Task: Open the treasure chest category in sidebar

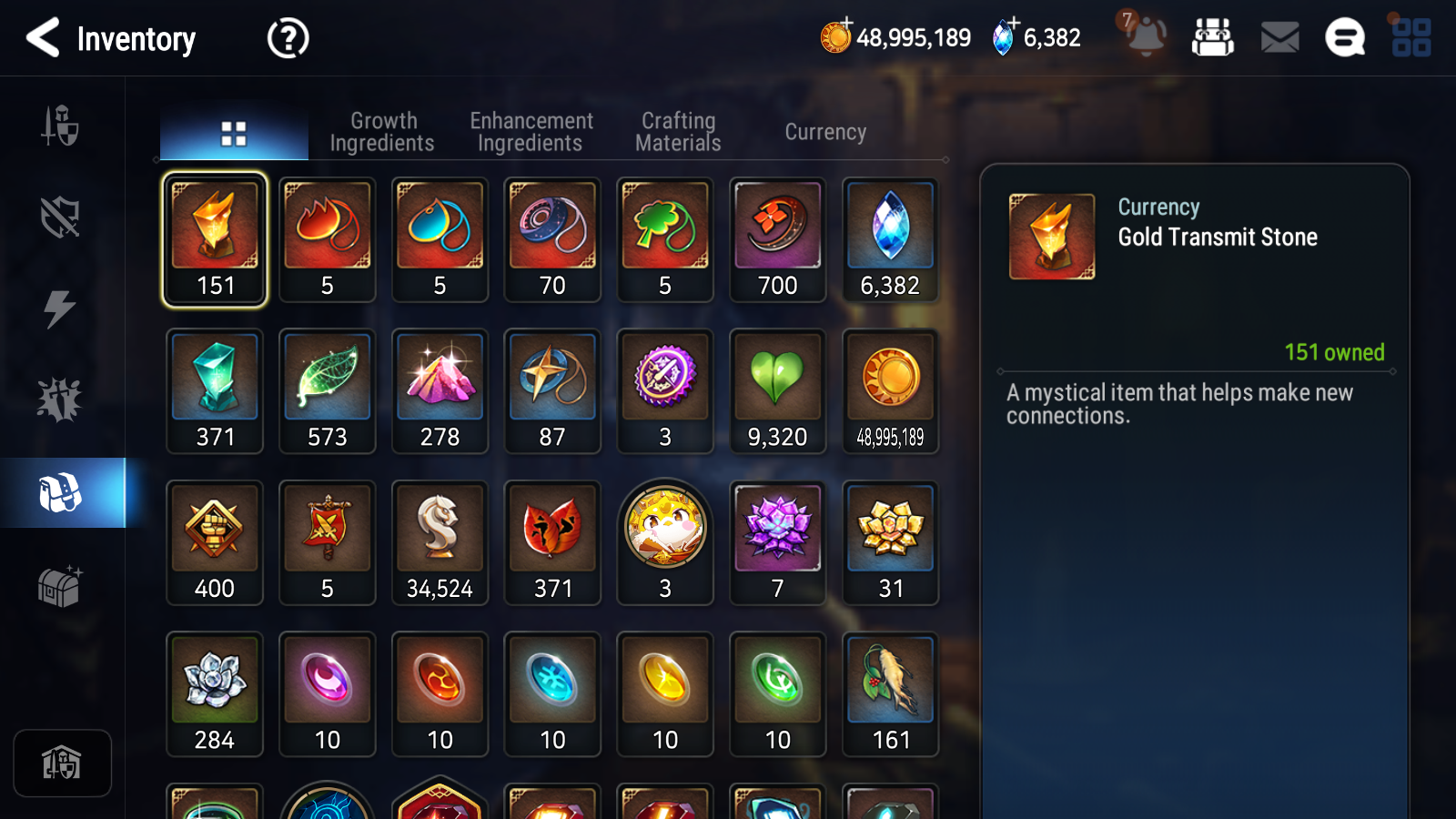Action: pyautogui.click(x=60, y=586)
